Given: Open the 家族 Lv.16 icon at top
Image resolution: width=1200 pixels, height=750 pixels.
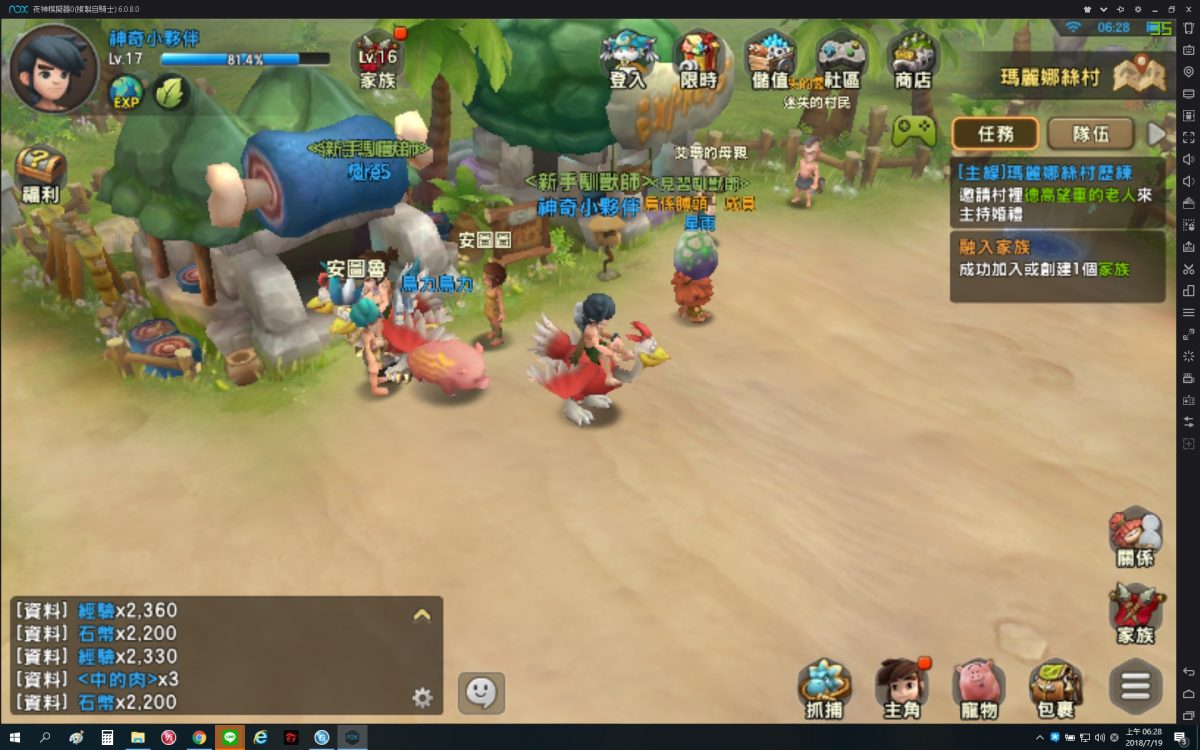Looking at the screenshot, I should click(379, 60).
